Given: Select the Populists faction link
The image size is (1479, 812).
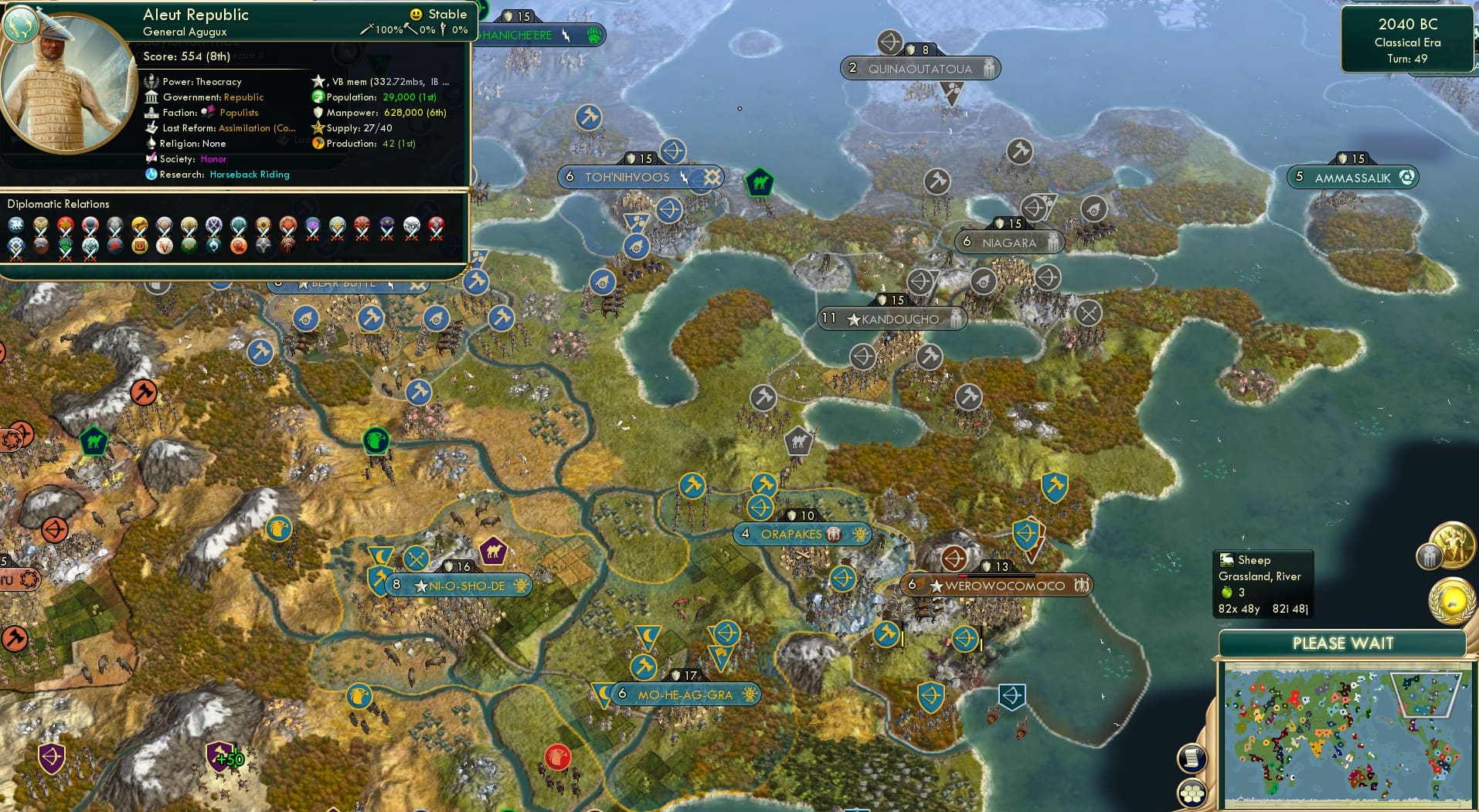Looking at the screenshot, I should coord(238,113).
